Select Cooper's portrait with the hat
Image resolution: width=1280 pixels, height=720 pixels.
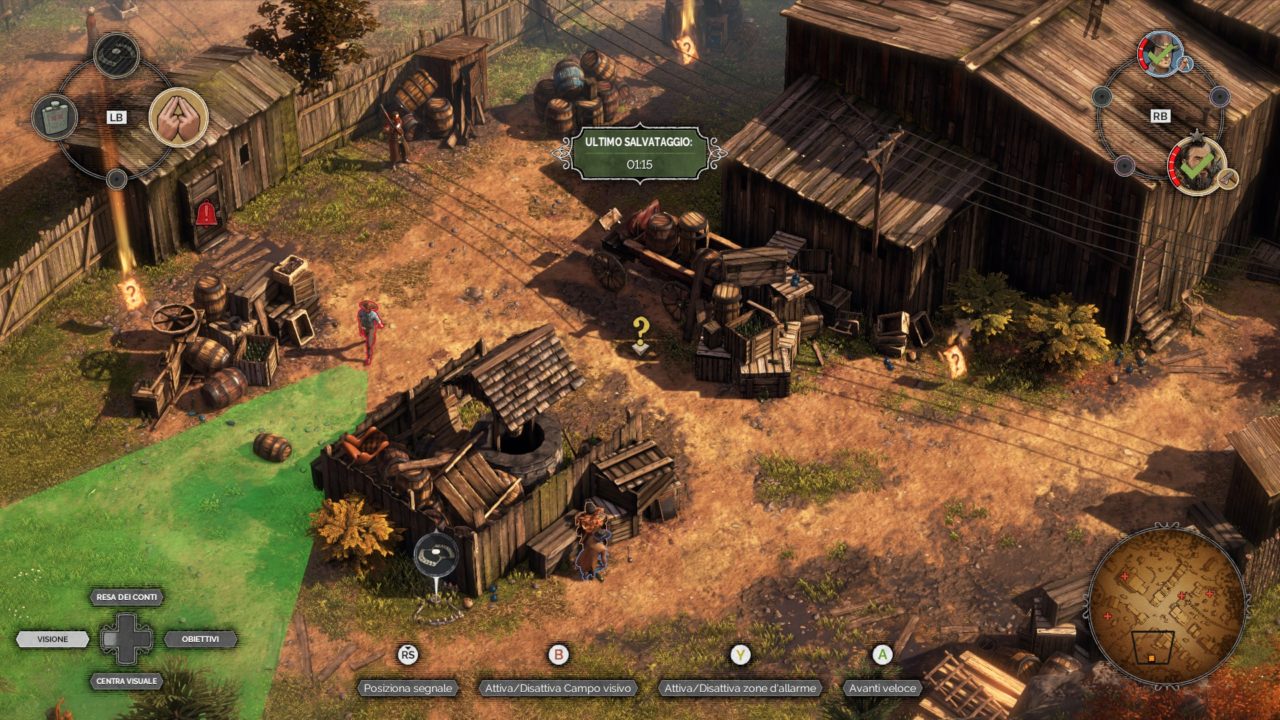pyautogui.click(x=1160, y=54)
